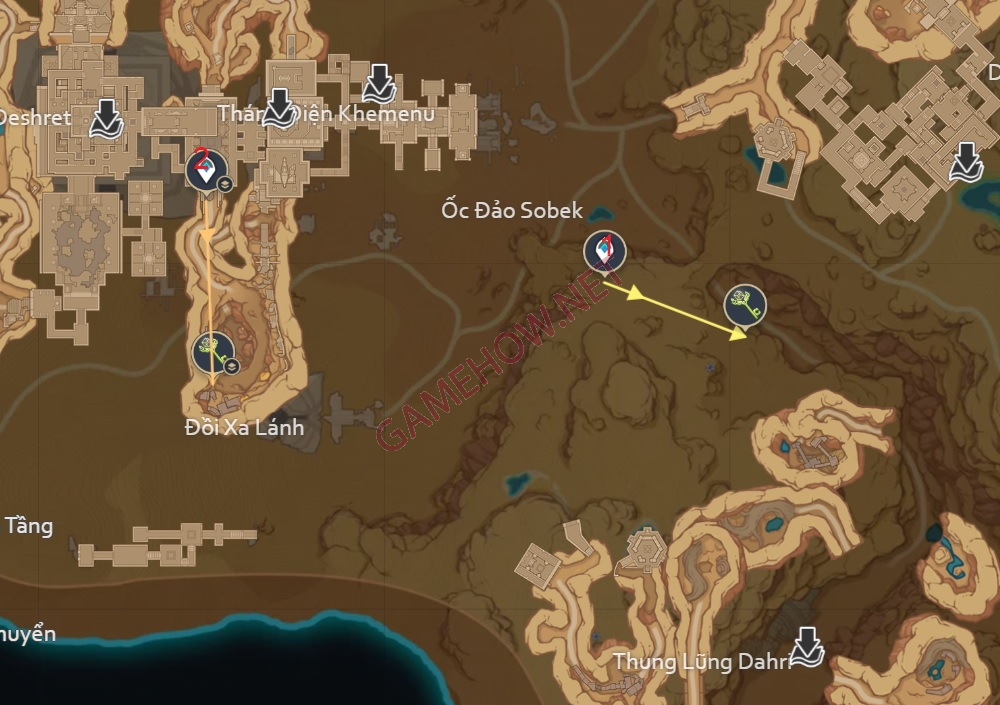Choose the cave entrance icon in the northeast ruins
The image size is (1000, 705).
tap(965, 161)
